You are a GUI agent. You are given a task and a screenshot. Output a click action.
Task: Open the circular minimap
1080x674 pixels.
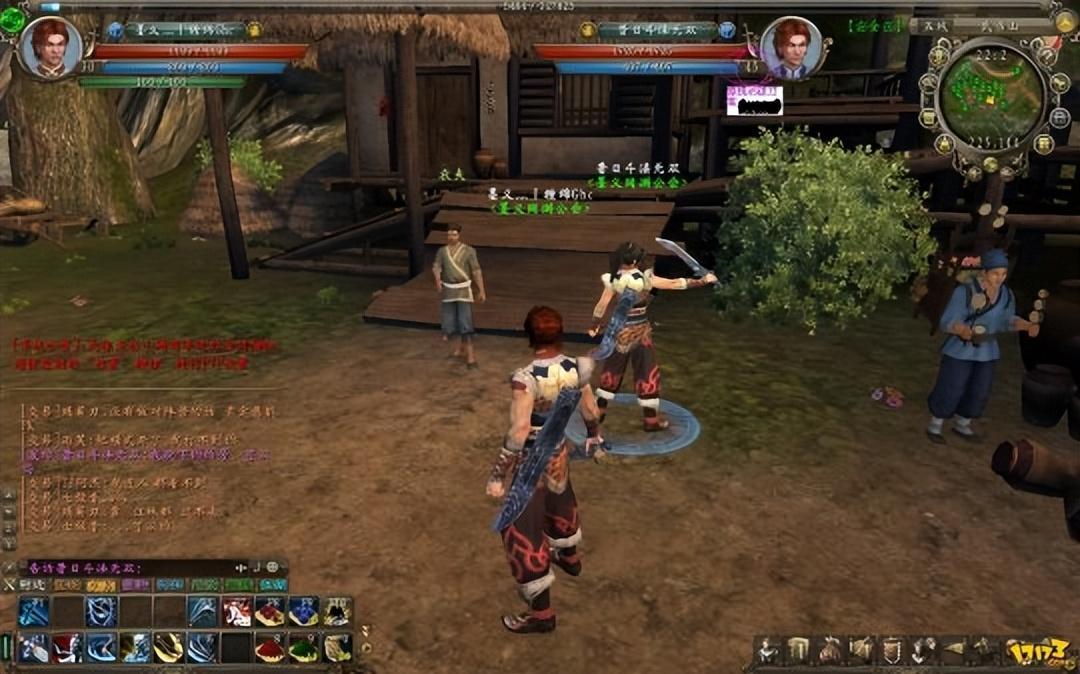pos(993,94)
